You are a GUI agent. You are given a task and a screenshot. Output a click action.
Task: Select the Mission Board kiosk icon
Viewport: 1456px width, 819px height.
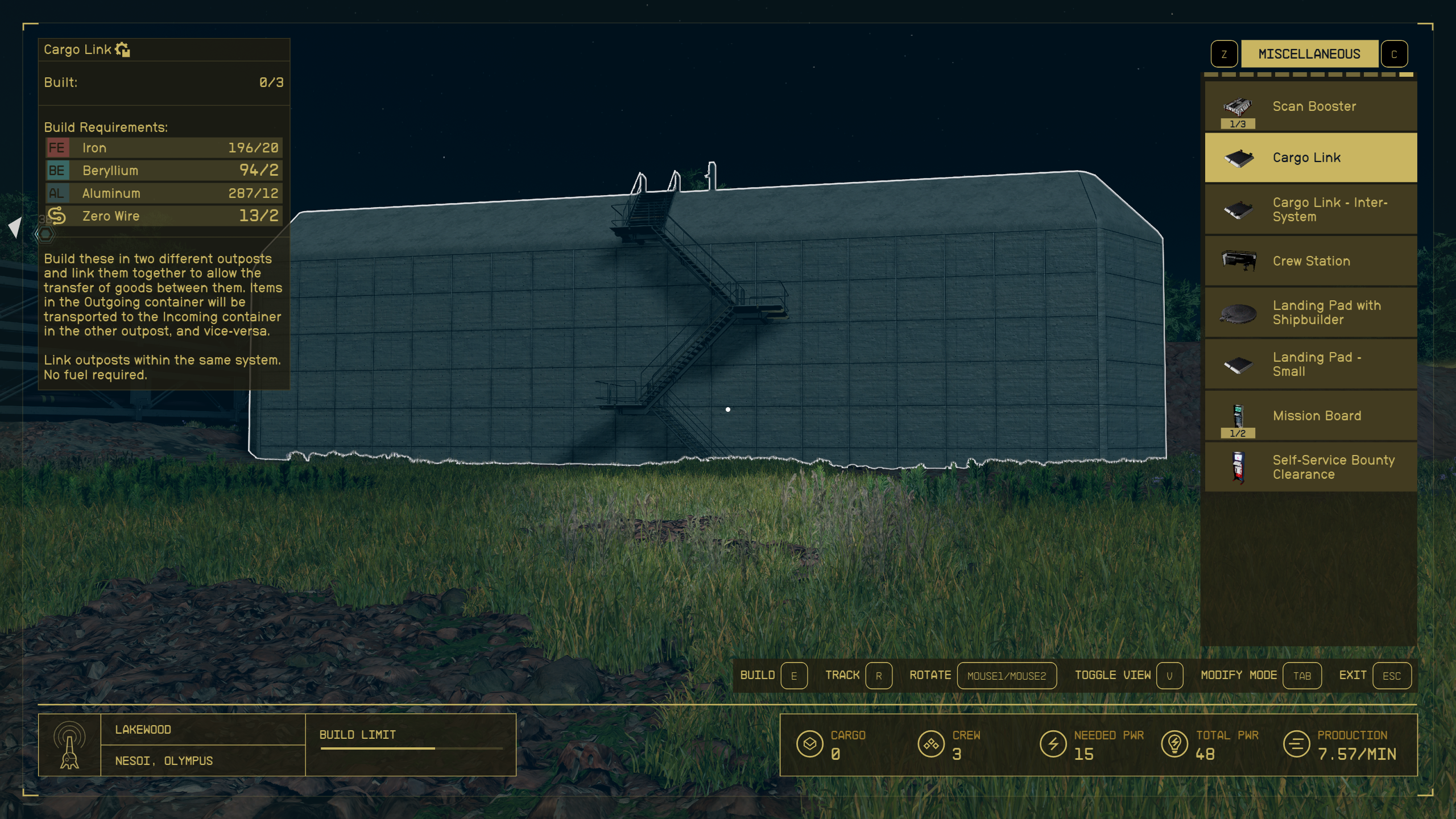pos(1238,416)
